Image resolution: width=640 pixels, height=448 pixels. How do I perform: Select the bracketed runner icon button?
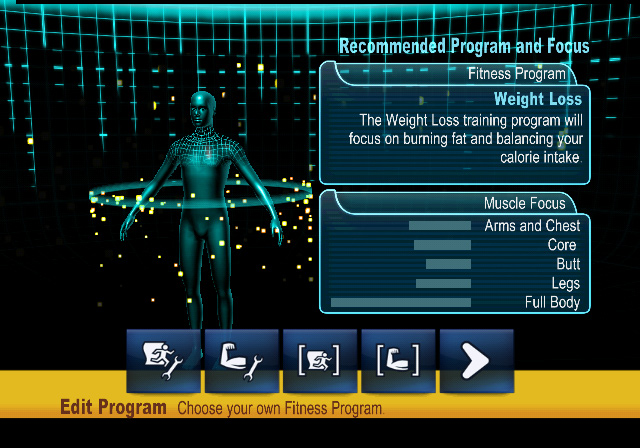click(x=320, y=359)
